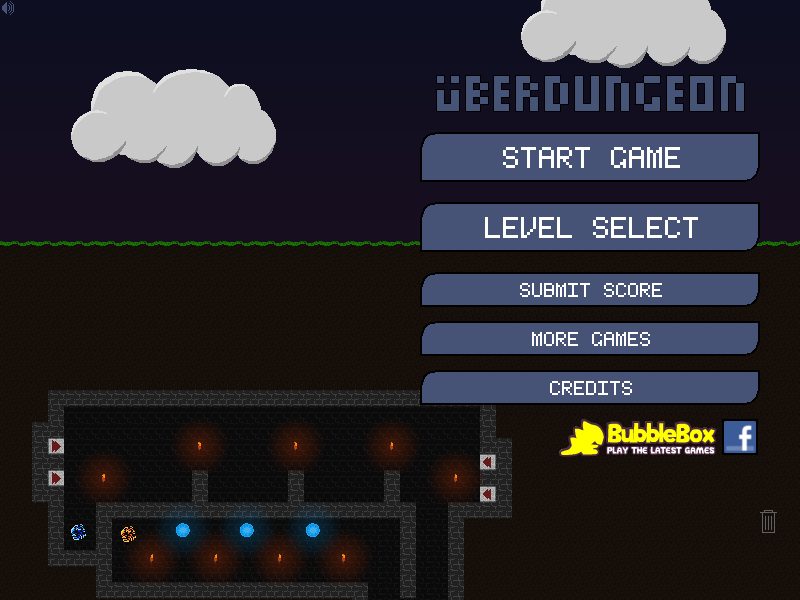Click the trash can icon
800x600 pixels.
point(768,521)
